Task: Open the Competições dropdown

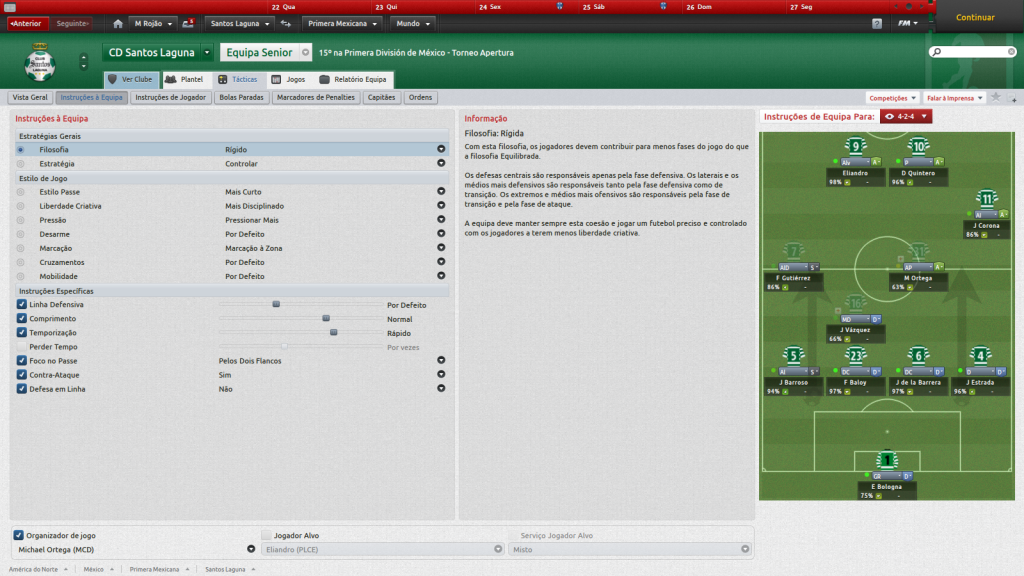Action: (893, 98)
